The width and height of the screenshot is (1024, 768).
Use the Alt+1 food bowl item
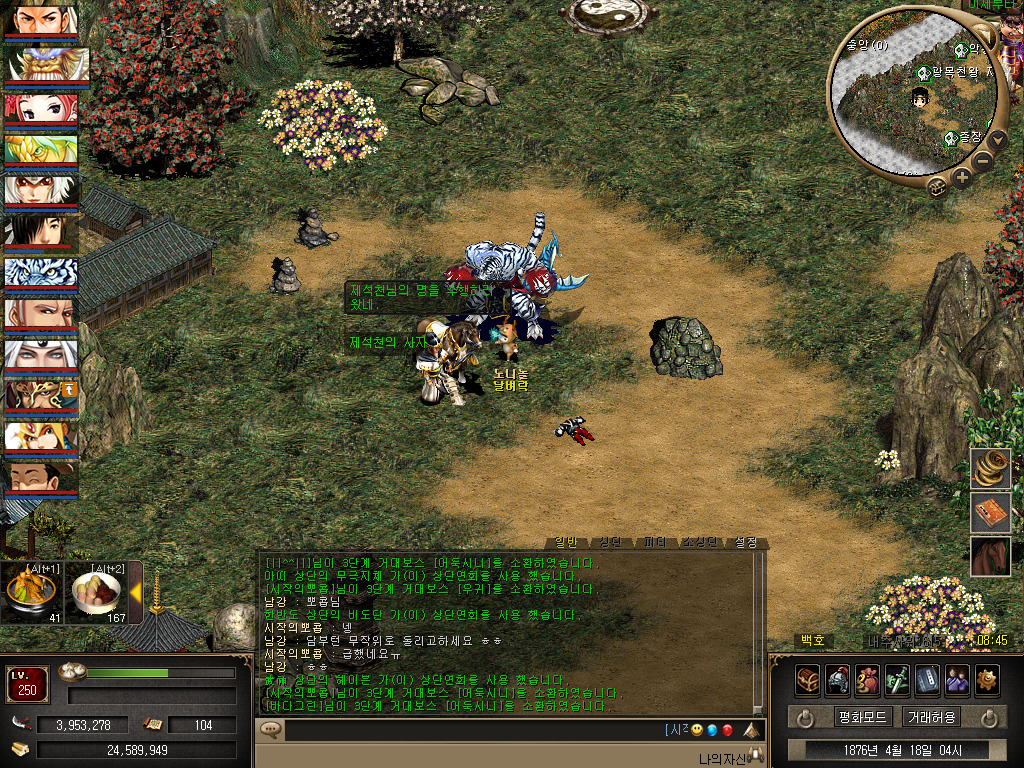(x=32, y=596)
